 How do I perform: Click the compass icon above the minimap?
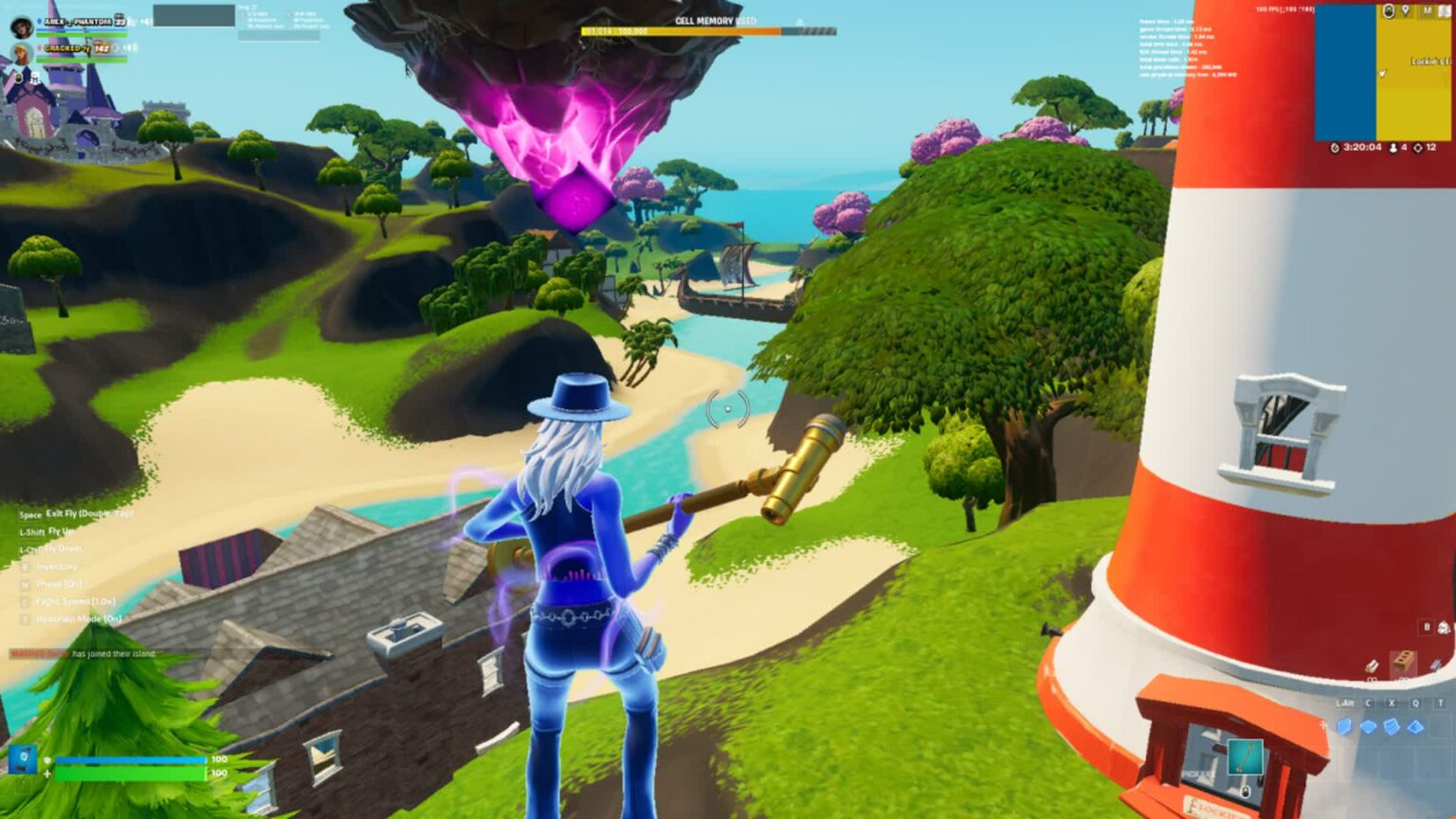point(1389,10)
